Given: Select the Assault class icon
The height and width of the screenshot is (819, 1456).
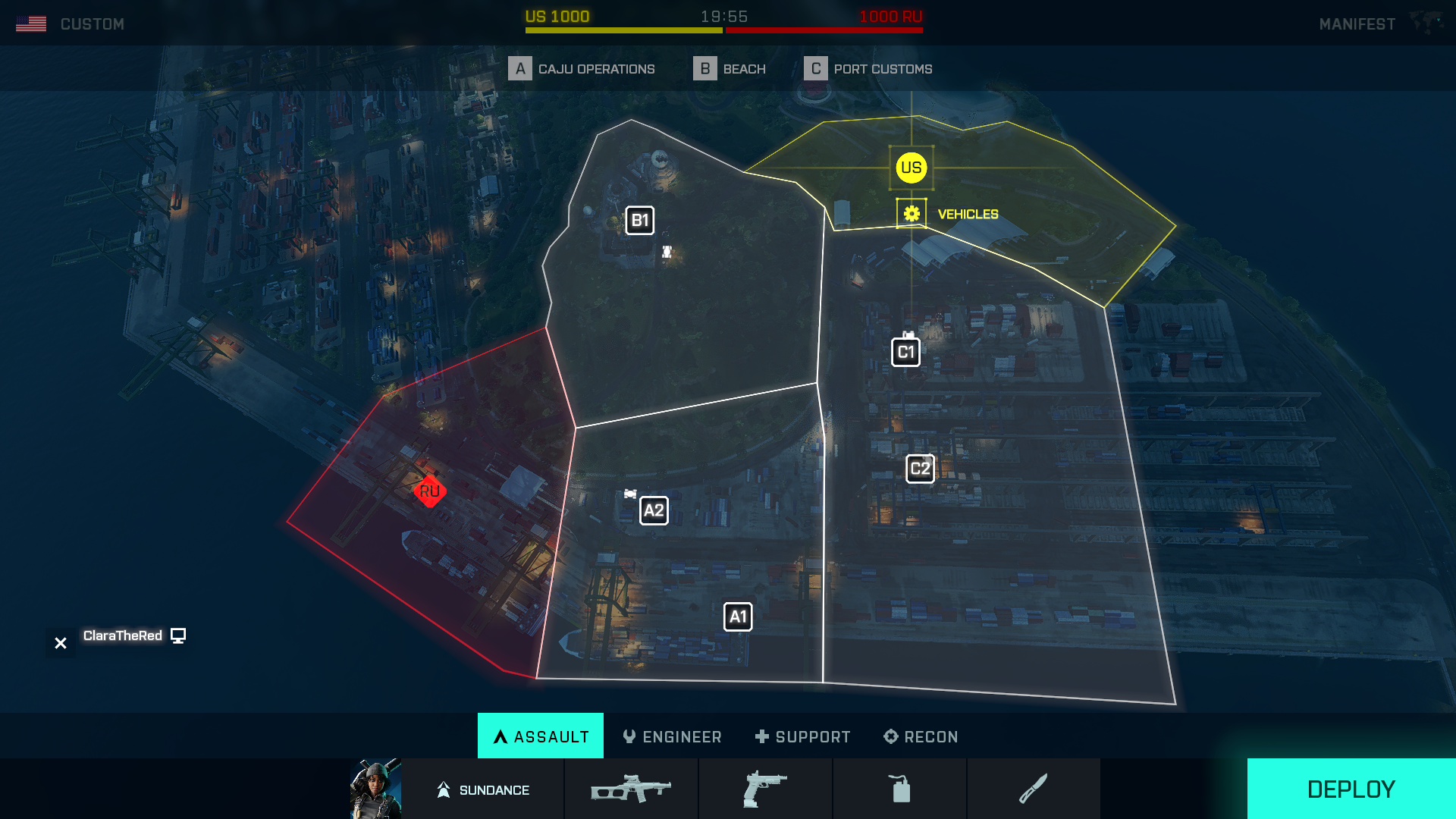Looking at the screenshot, I should [500, 736].
